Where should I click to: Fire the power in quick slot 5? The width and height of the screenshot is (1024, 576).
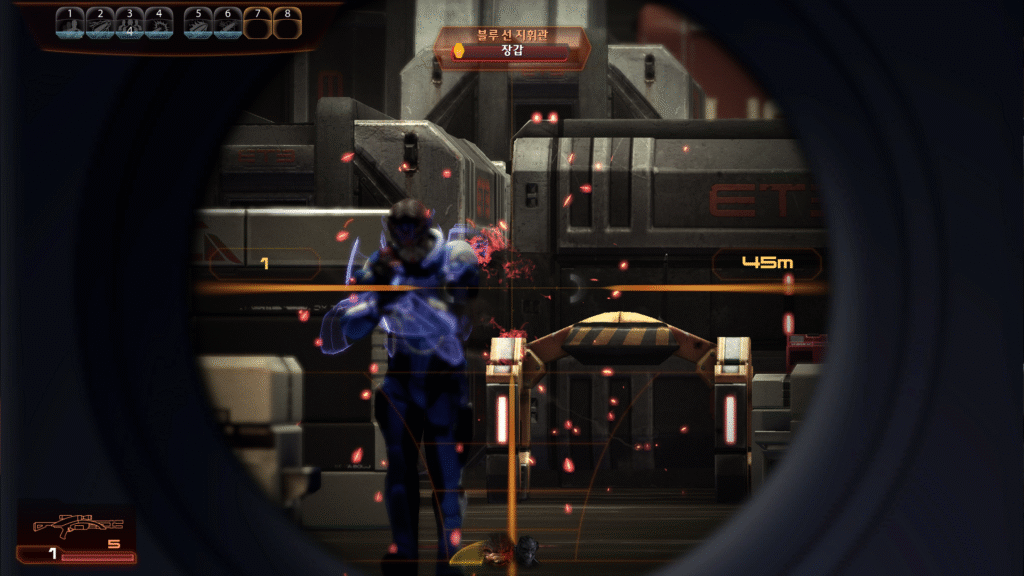tap(199, 23)
